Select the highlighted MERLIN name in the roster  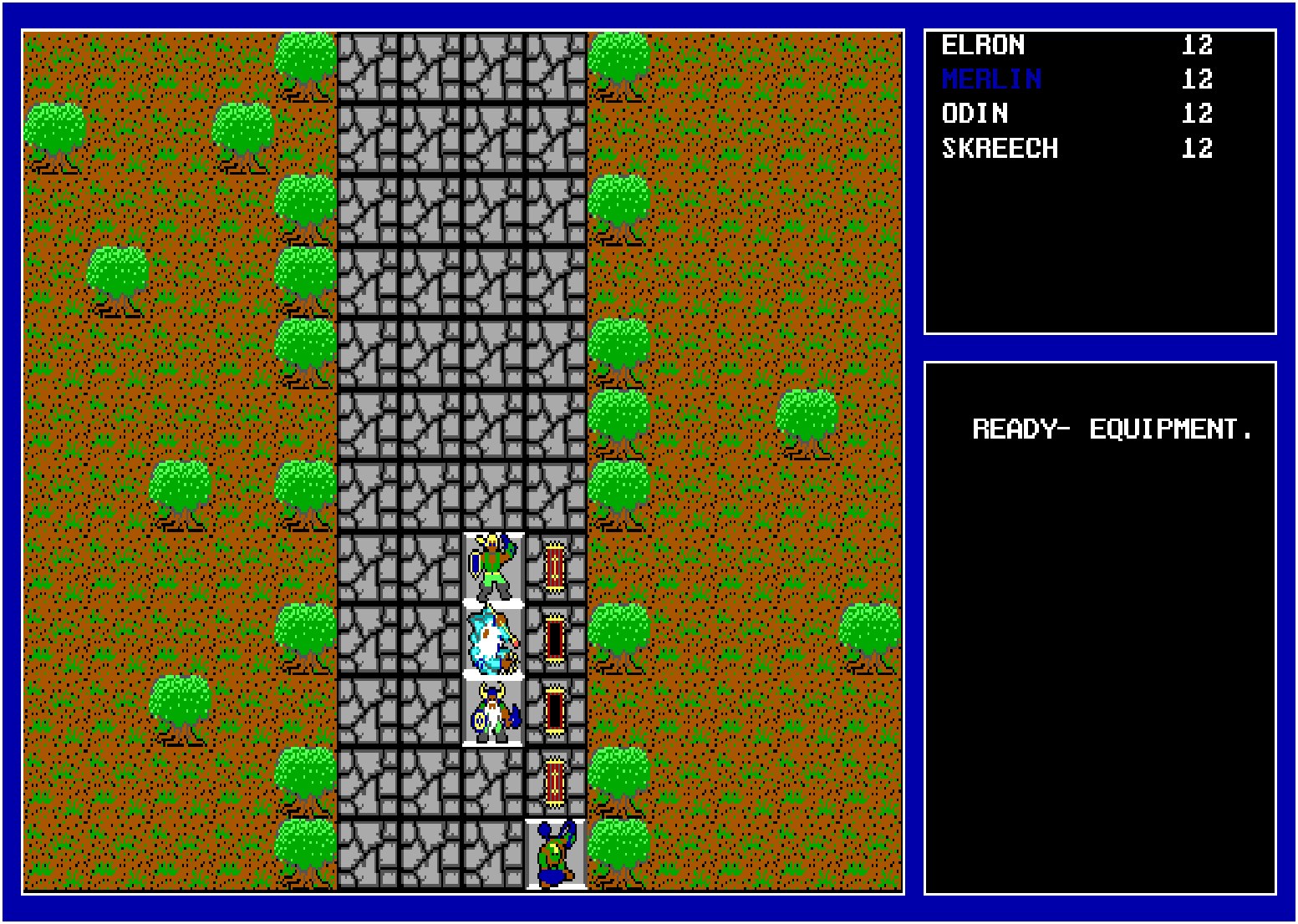991,79
